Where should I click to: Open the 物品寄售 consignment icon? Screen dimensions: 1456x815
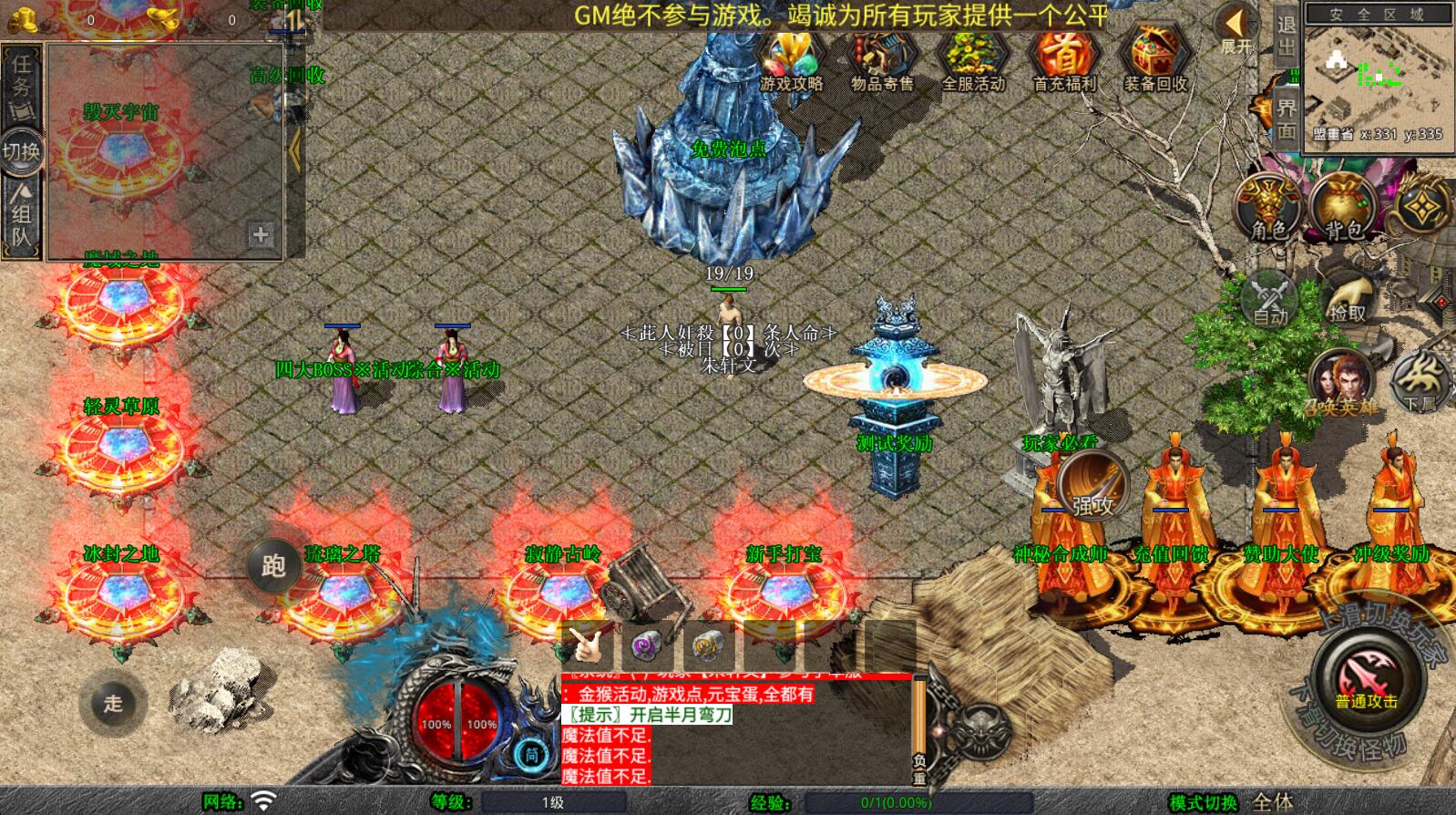pos(881,60)
